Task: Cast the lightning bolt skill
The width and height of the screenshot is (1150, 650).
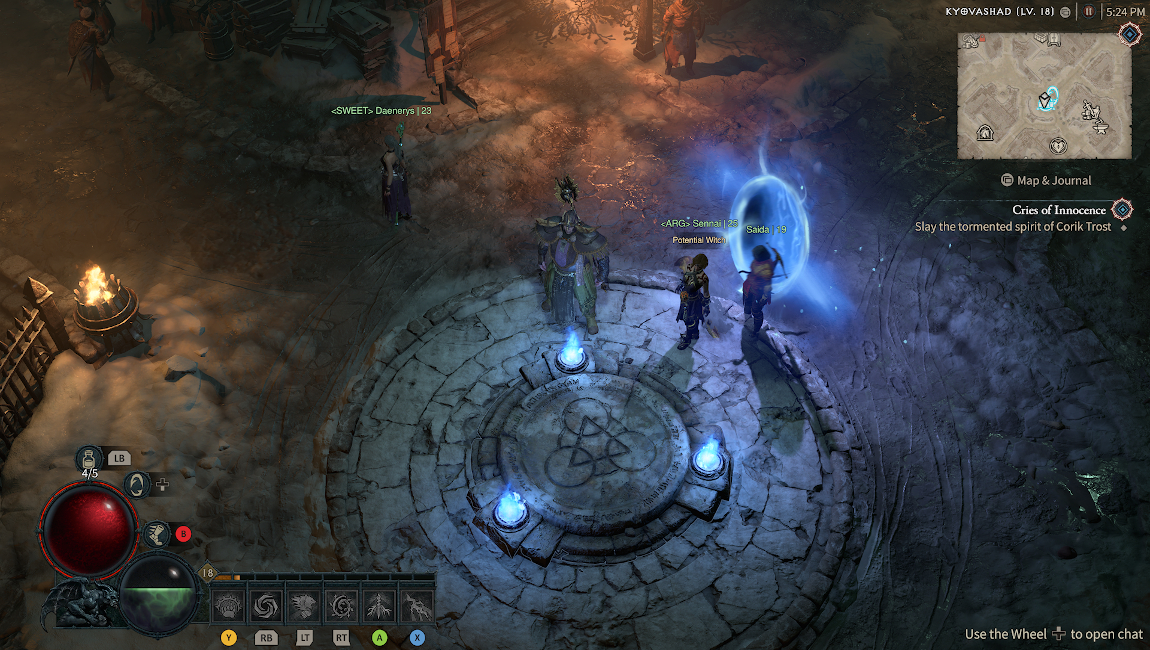Action: pyautogui.click(x=417, y=606)
